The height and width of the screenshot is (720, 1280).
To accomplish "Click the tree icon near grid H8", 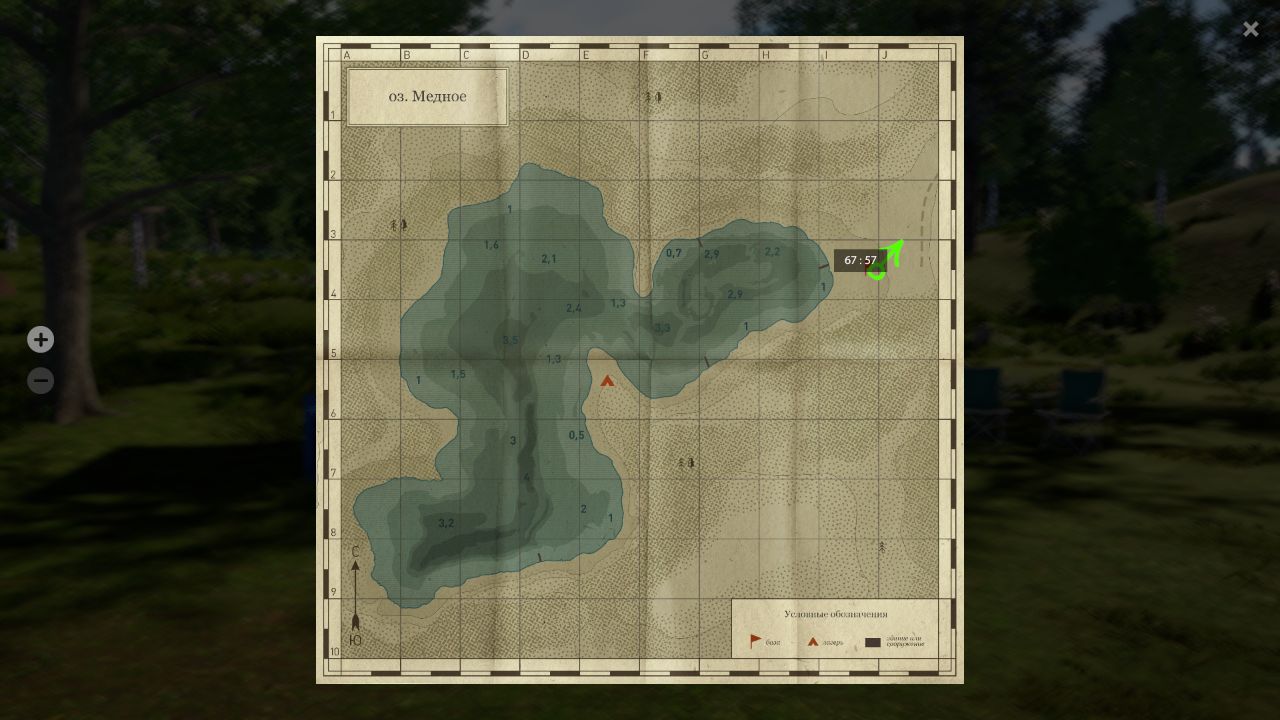I will 880,546.
